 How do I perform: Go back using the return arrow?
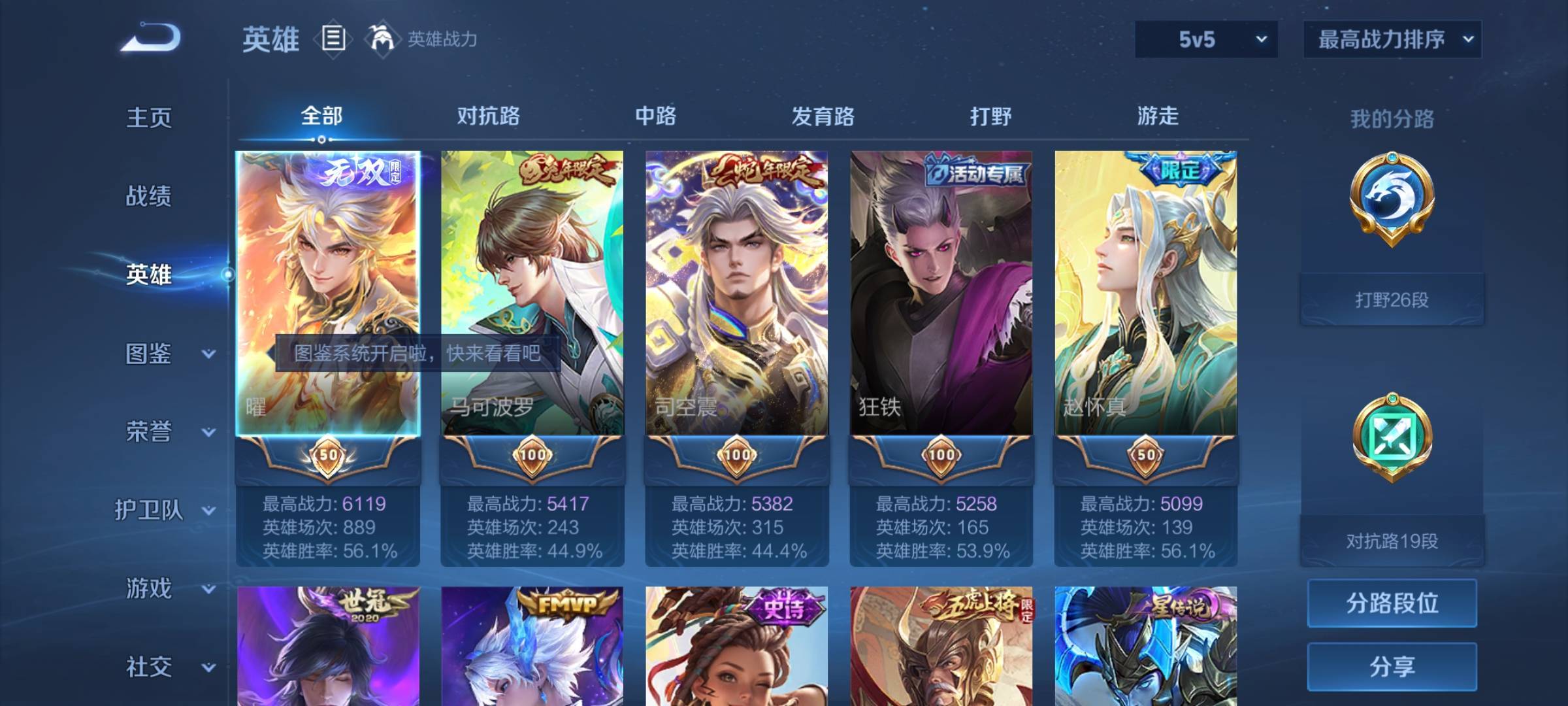[151, 37]
